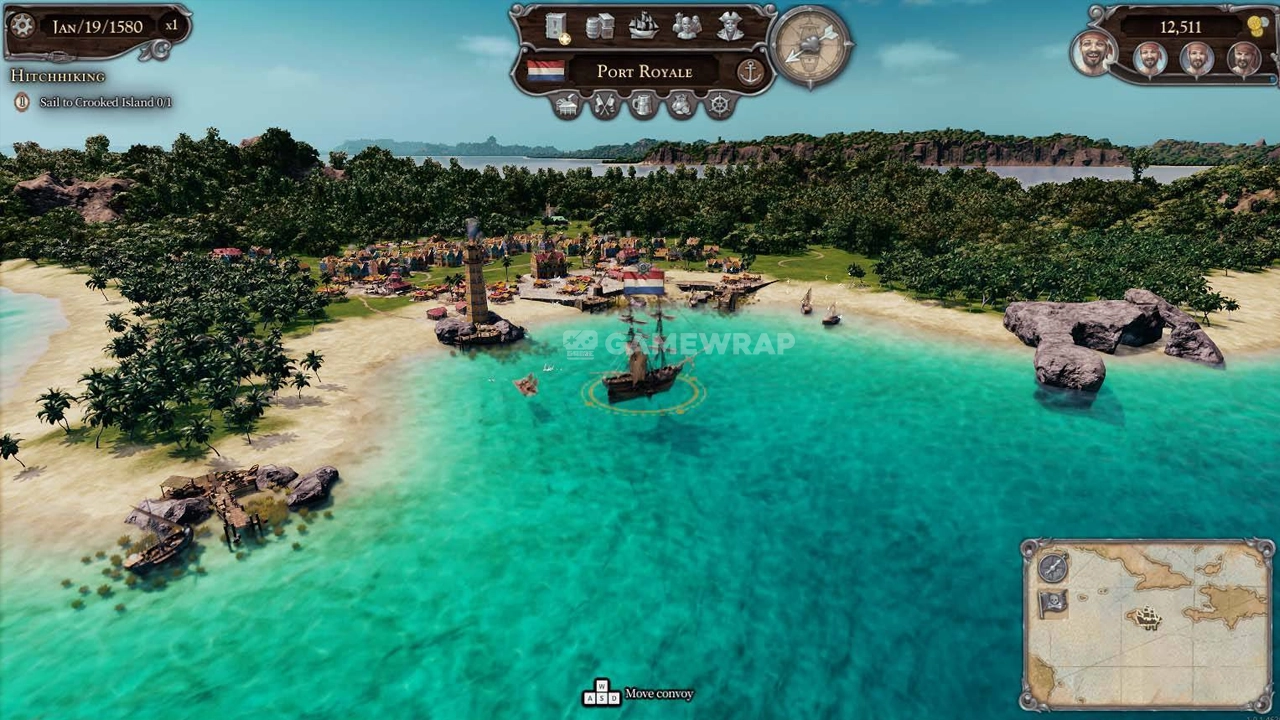Click the compass button on the minimap
Viewport: 1280px width, 720px height.
click(1053, 568)
